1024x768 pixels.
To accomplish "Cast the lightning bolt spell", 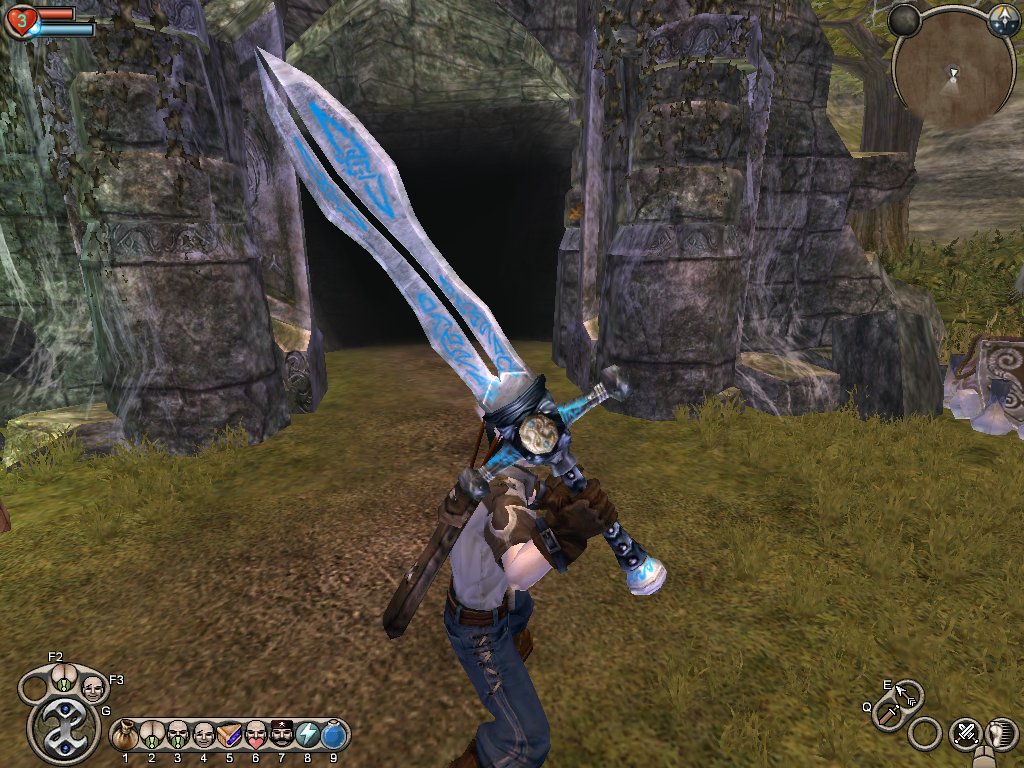I will [x=308, y=736].
